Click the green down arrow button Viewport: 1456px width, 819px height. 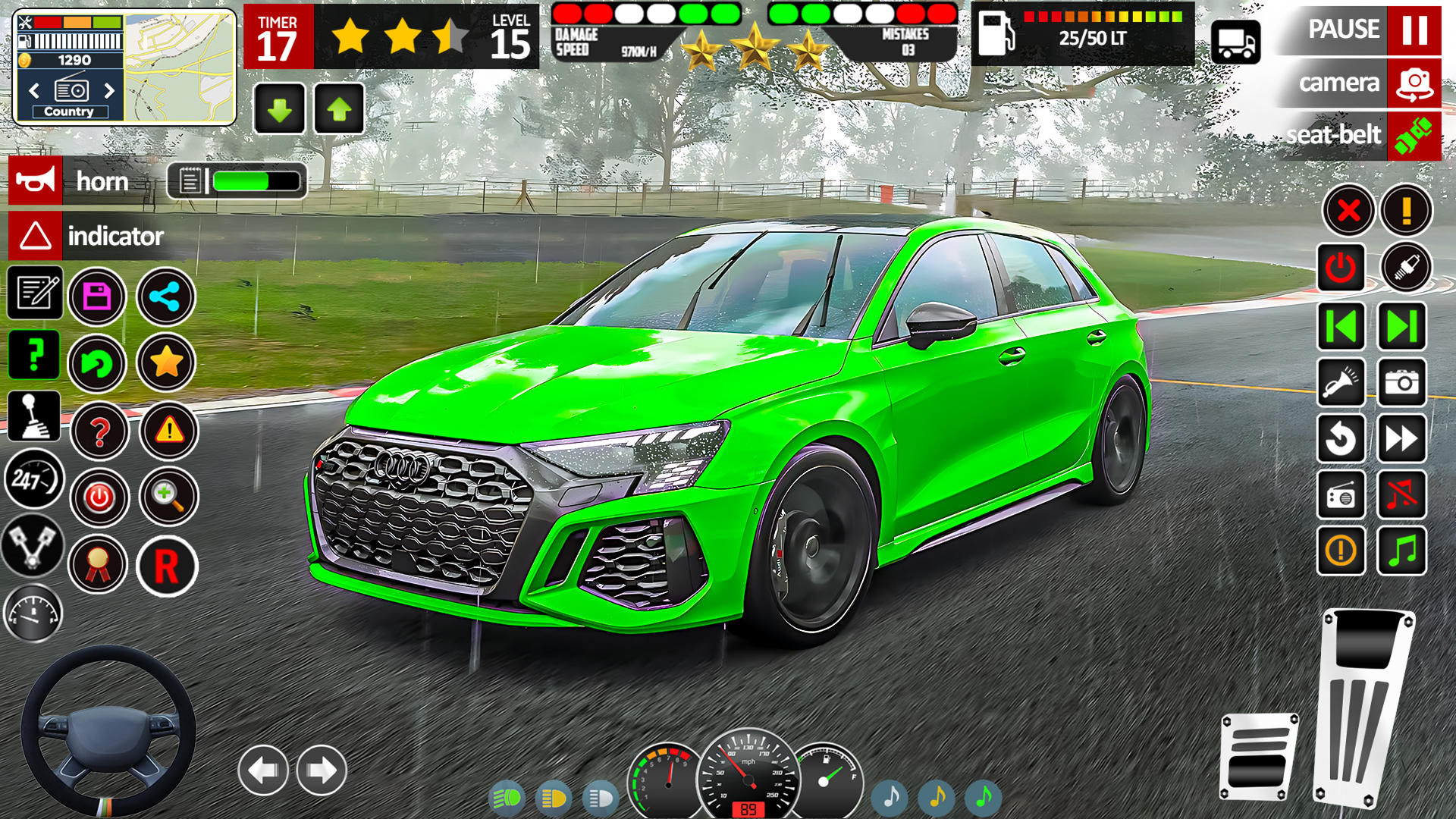pyautogui.click(x=280, y=110)
